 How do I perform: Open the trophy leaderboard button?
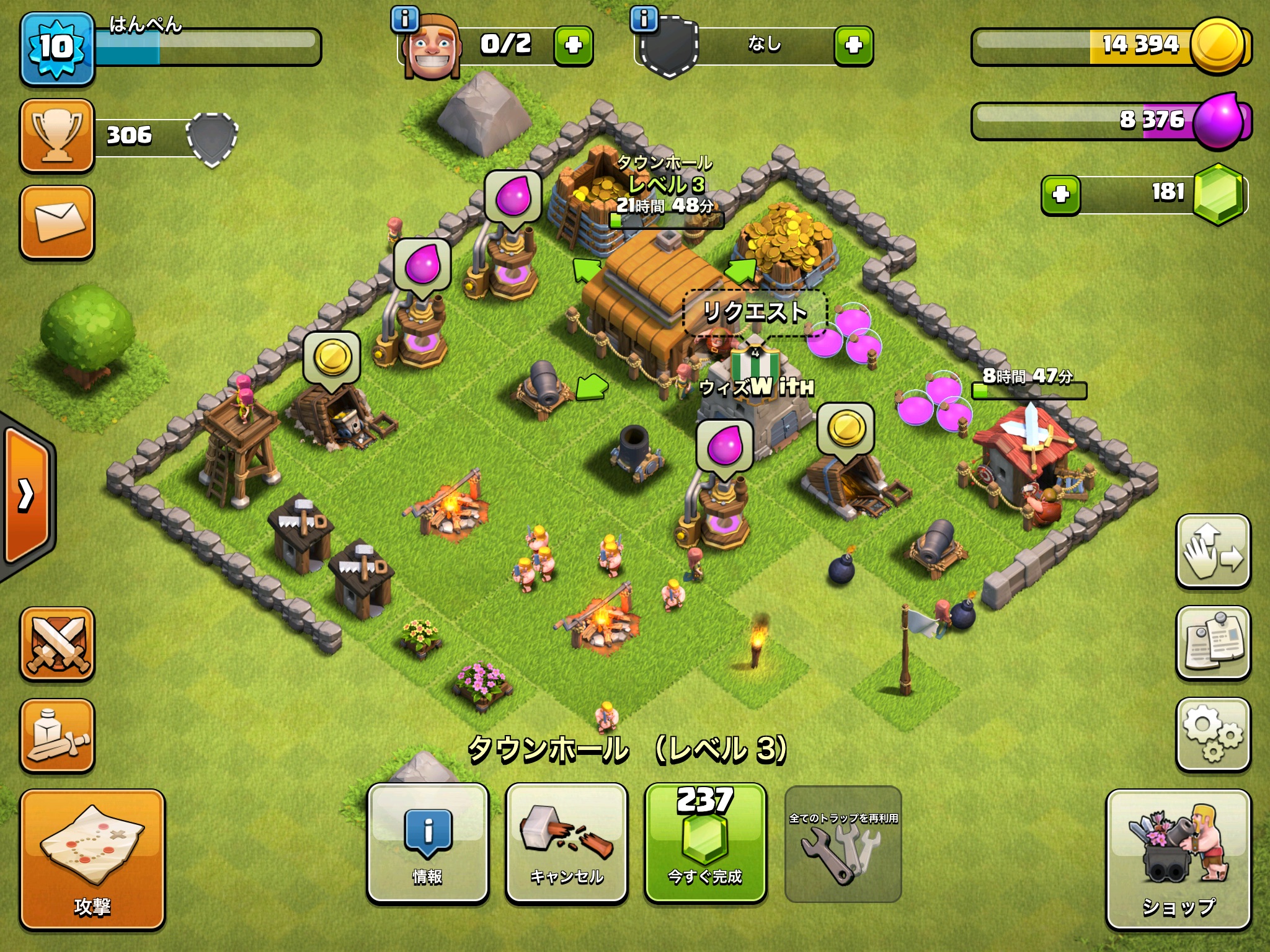click(x=57, y=135)
